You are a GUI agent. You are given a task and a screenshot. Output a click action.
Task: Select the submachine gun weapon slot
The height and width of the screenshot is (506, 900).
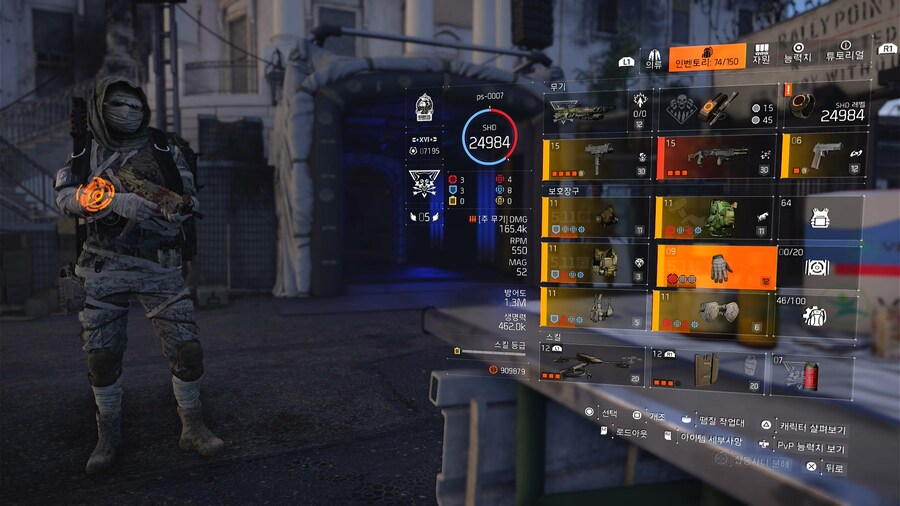(x=596, y=158)
